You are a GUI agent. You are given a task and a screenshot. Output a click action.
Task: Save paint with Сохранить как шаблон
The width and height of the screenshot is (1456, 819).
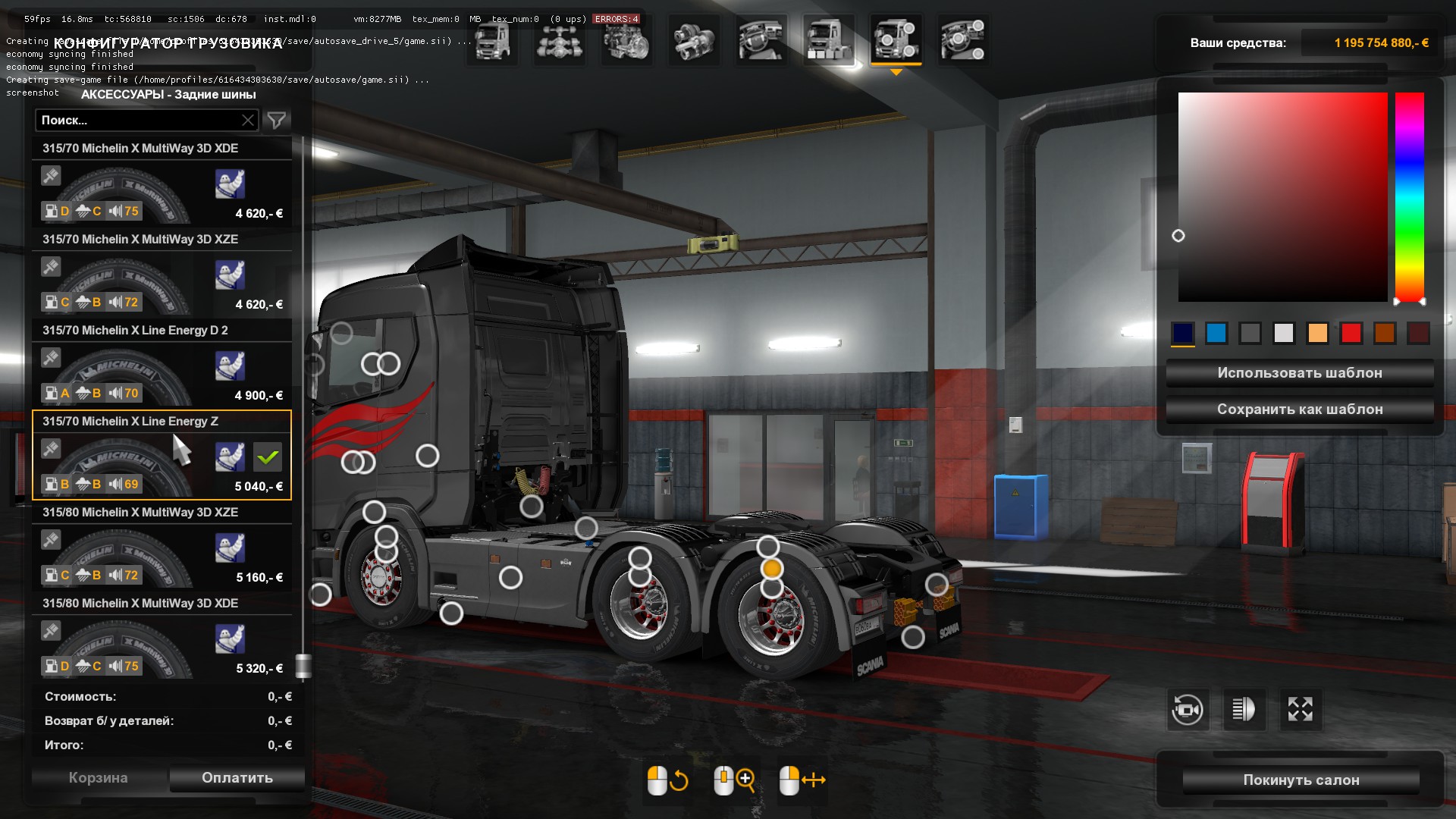coord(1299,409)
